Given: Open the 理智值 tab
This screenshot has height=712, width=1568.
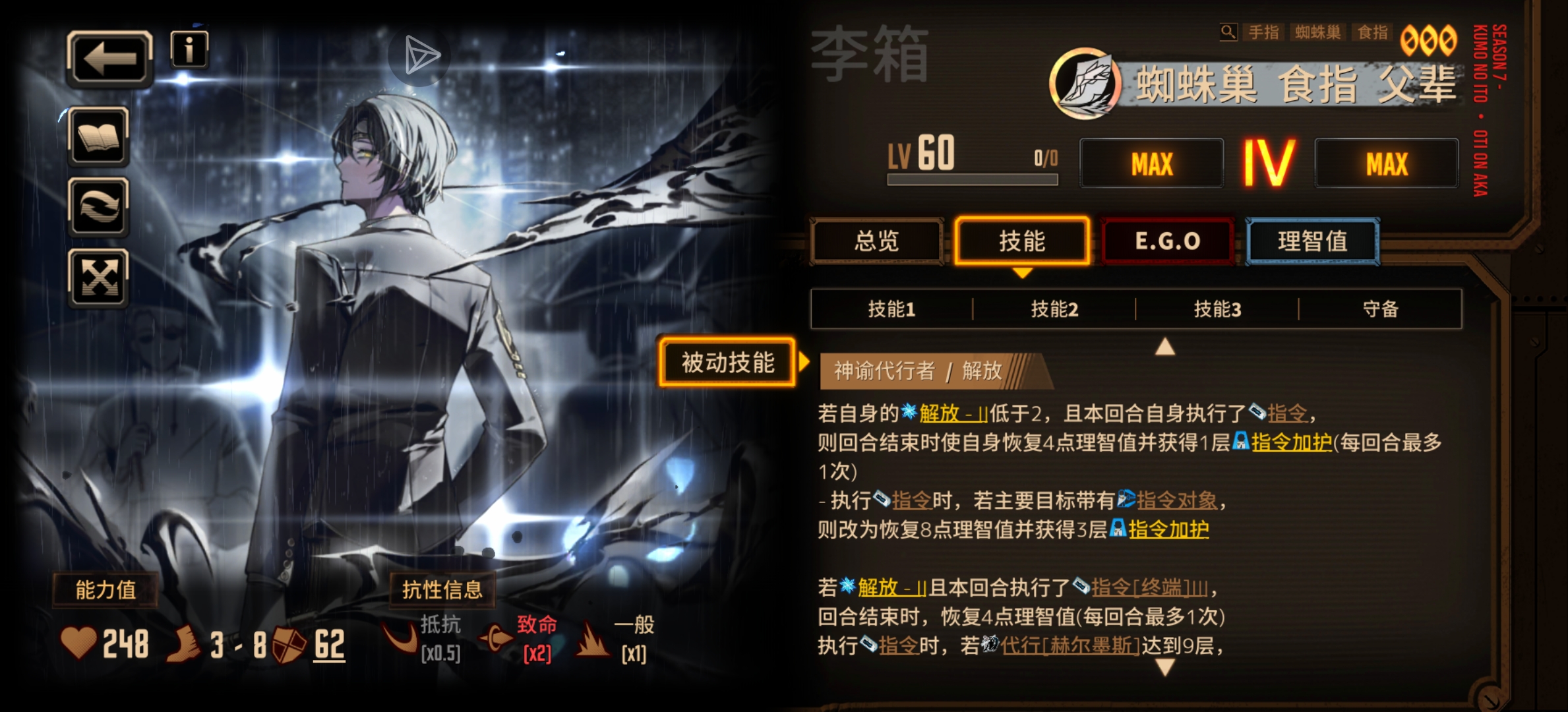Looking at the screenshot, I should tap(1312, 241).
